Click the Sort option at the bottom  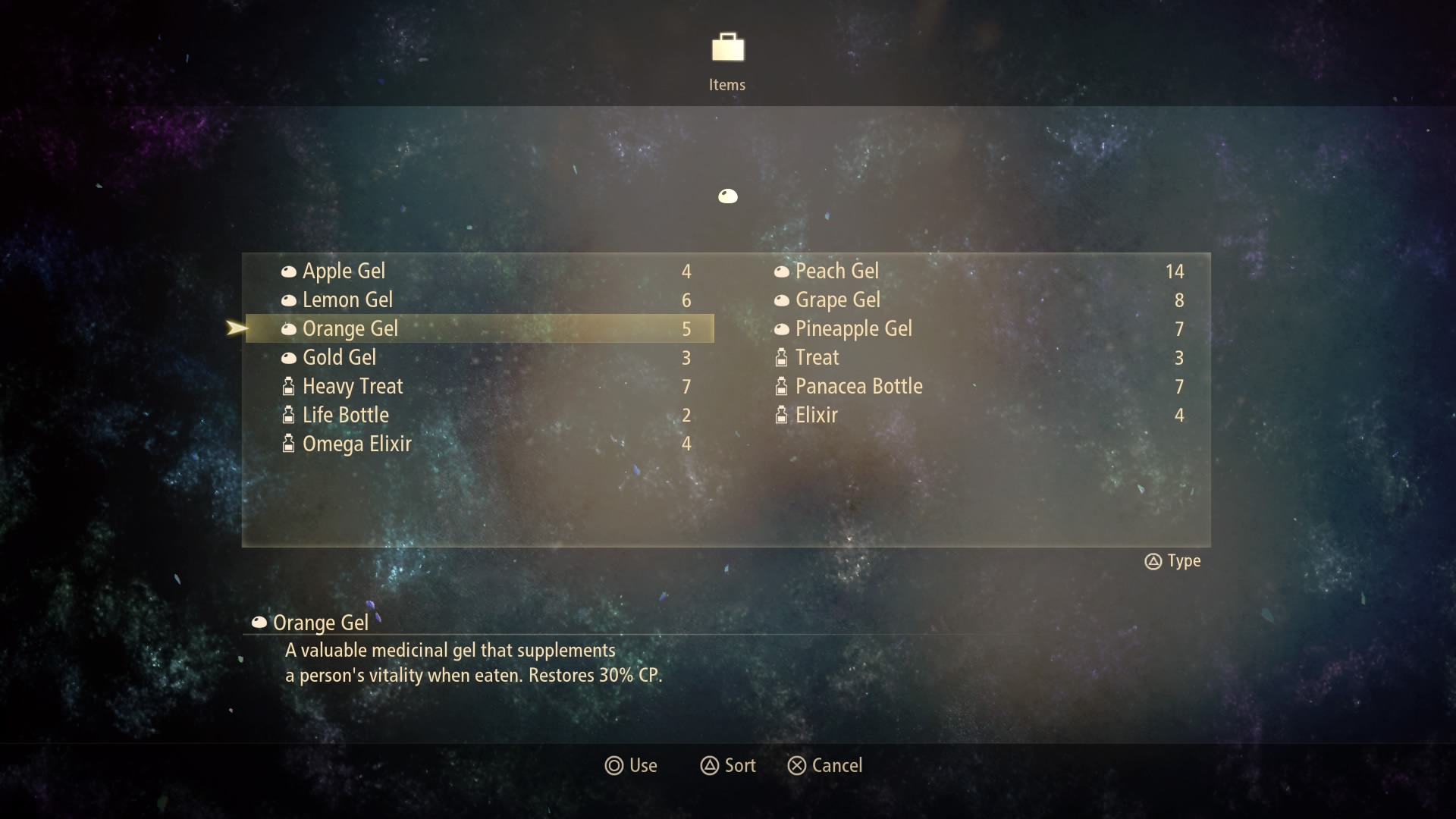click(739, 766)
